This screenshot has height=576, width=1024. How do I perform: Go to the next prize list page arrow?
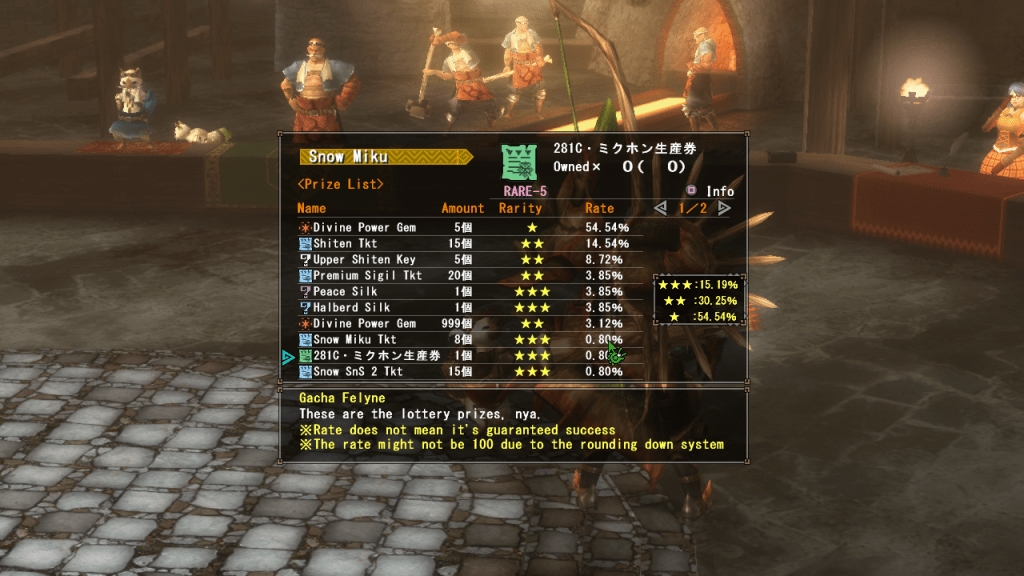click(724, 208)
